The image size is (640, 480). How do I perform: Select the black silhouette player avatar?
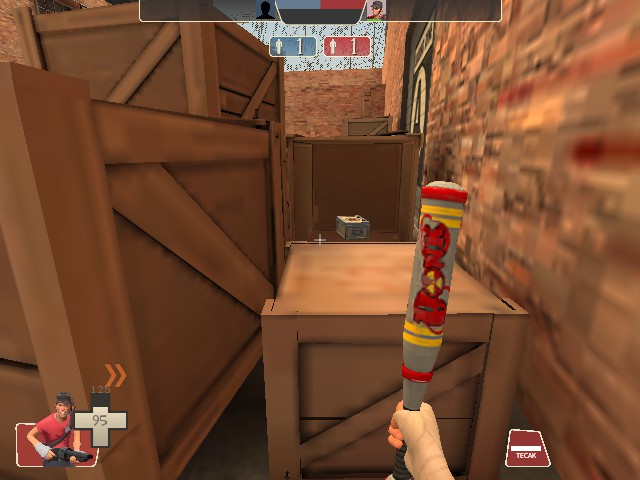pyautogui.click(x=263, y=10)
